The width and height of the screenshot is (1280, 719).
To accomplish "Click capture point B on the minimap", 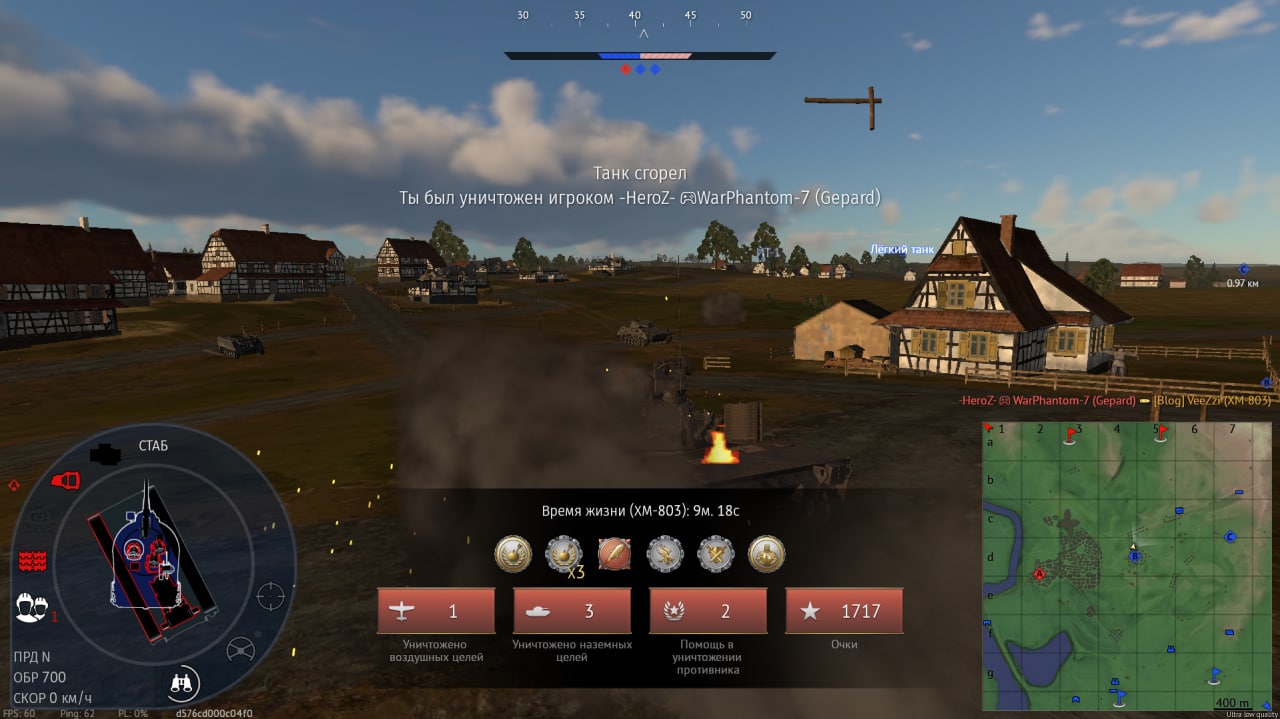I will point(1134,556).
